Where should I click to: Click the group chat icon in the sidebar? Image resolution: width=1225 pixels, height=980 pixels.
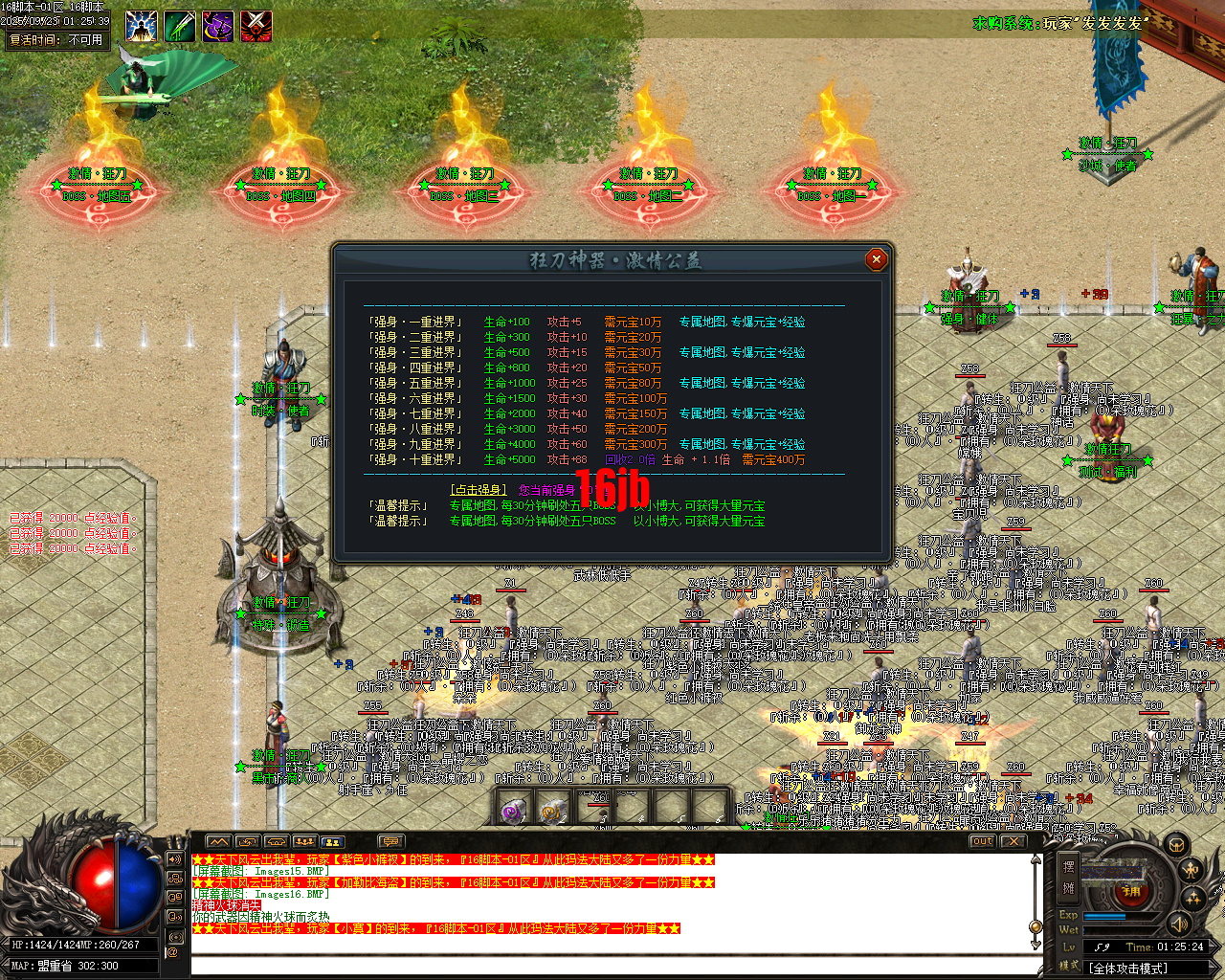175,879
